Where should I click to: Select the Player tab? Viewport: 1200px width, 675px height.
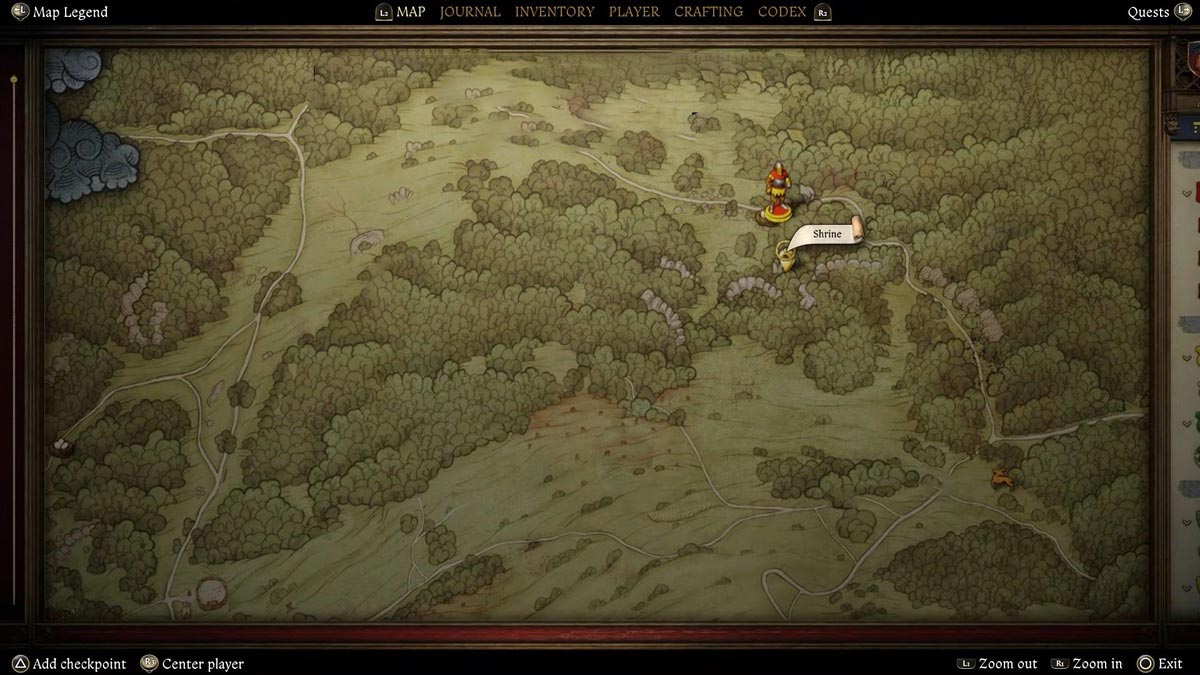[634, 12]
